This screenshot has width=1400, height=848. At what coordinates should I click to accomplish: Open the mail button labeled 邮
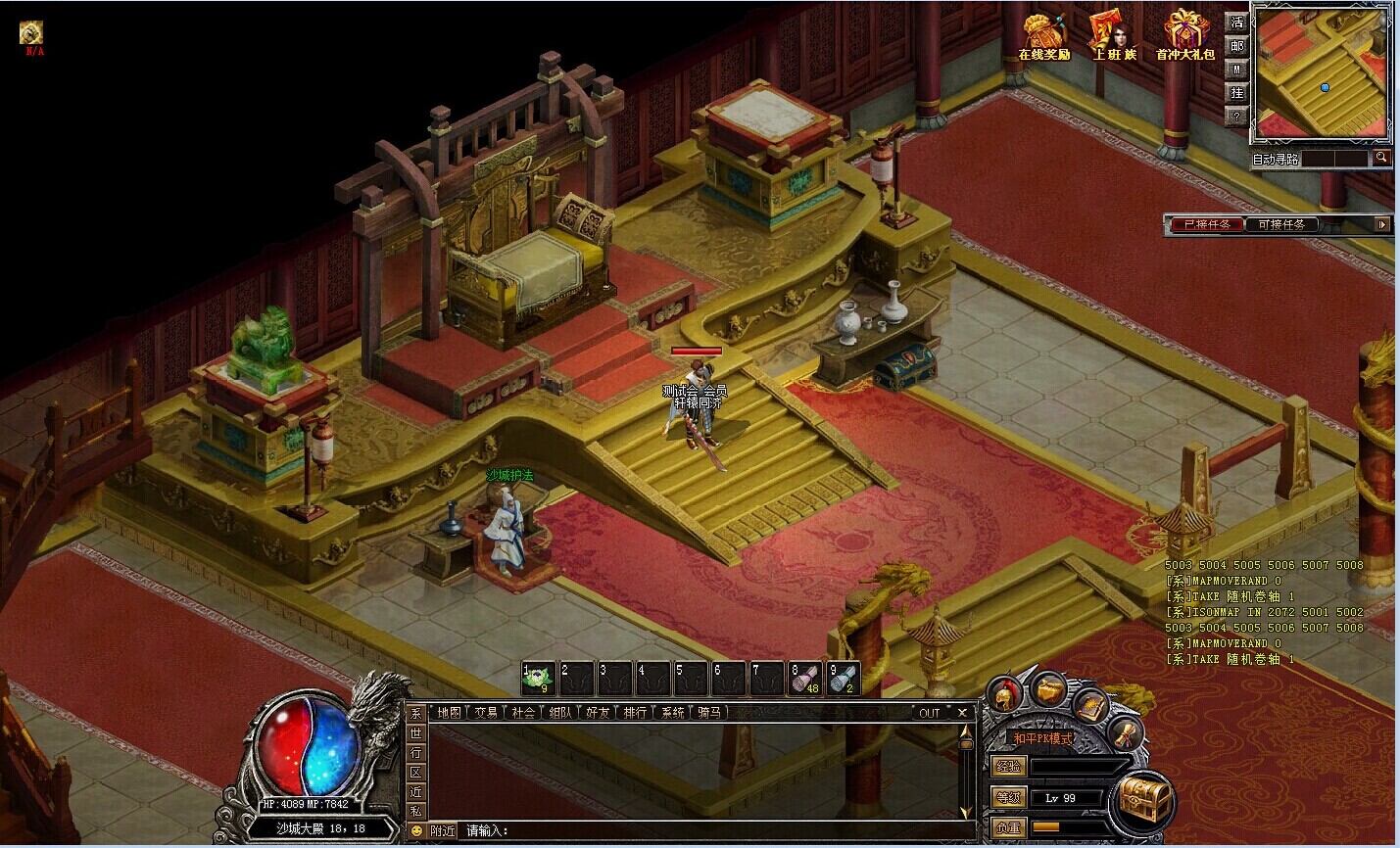(1237, 46)
